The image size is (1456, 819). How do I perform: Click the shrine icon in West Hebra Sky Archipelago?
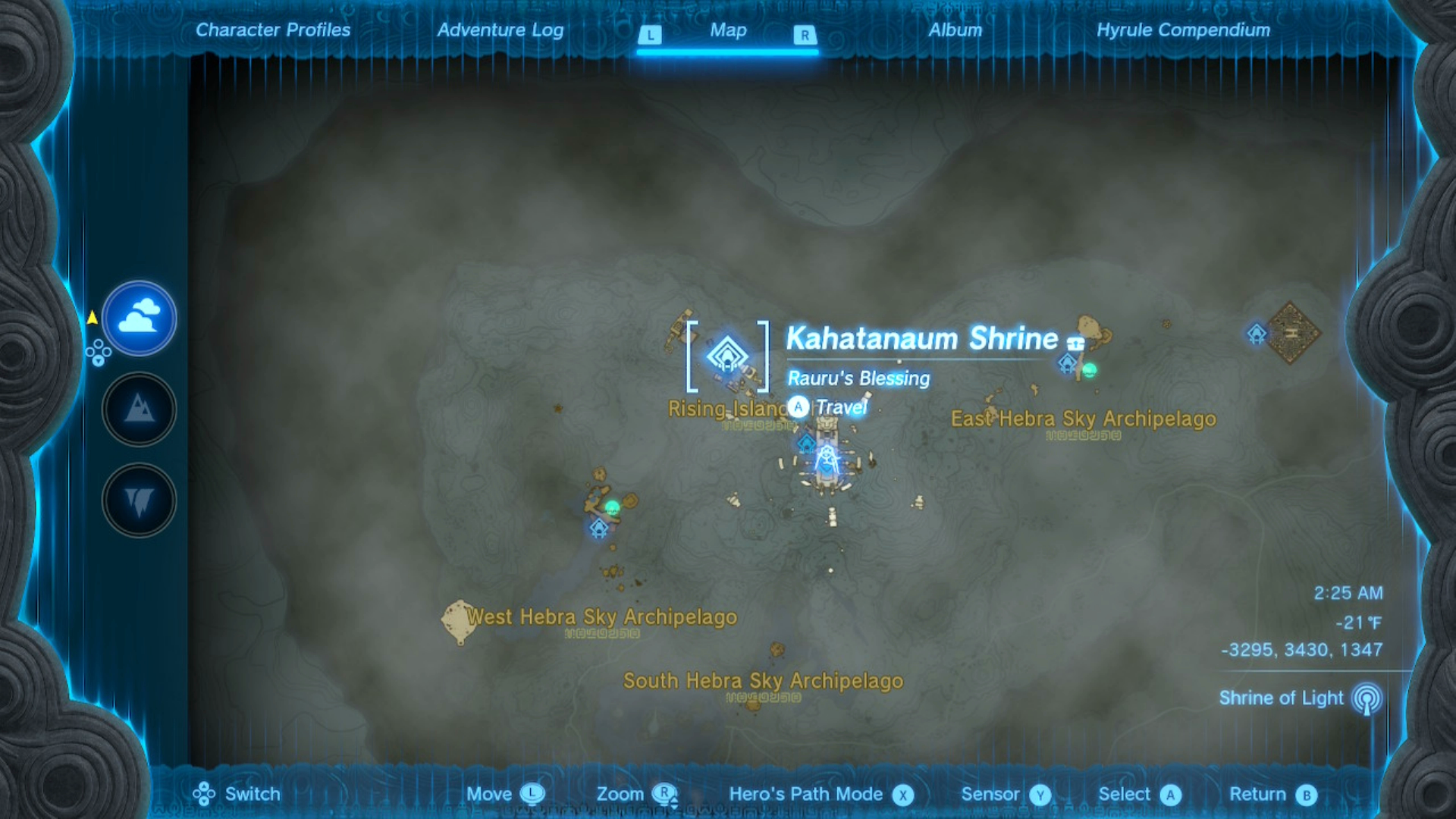[599, 527]
